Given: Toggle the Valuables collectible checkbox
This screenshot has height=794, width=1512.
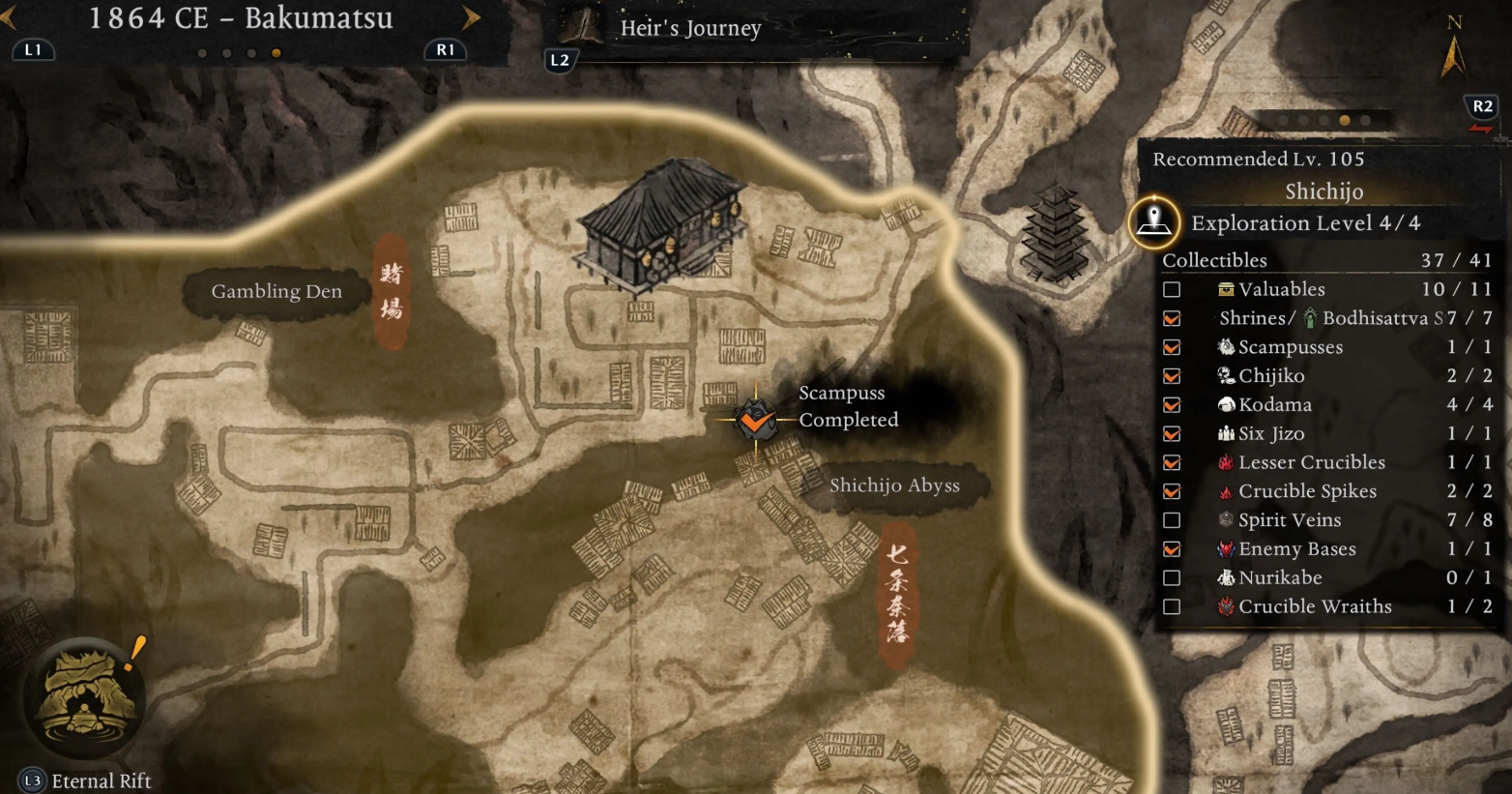Looking at the screenshot, I should pyautogui.click(x=1172, y=289).
